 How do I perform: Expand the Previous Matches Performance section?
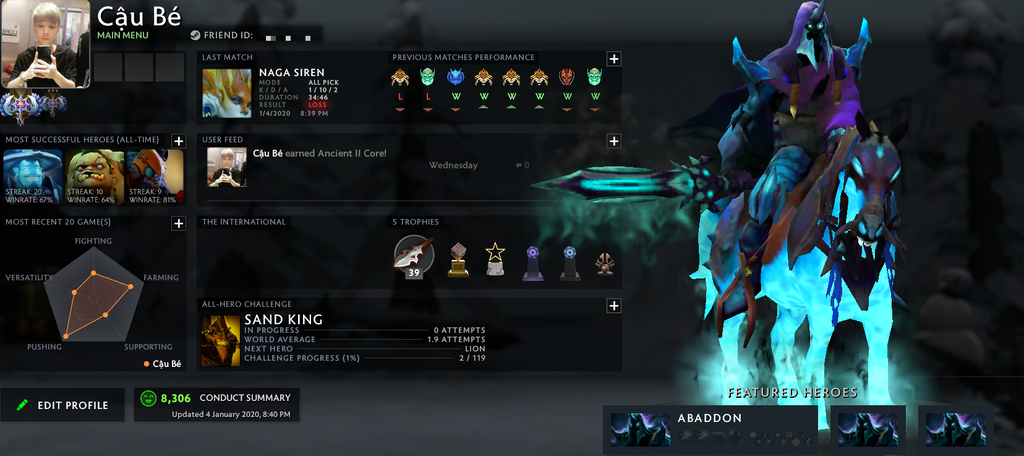click(614, 59)
